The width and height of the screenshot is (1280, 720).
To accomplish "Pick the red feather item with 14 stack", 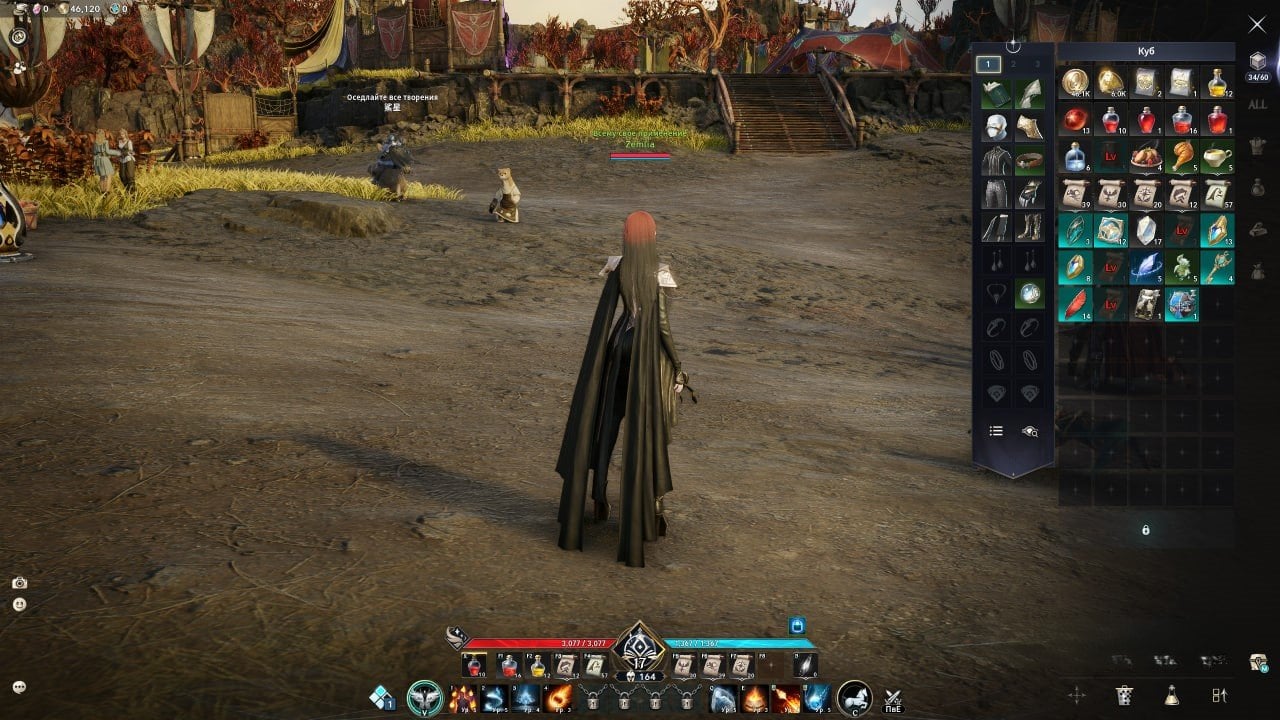I will pyautogui.click(x=1075, y=303).
